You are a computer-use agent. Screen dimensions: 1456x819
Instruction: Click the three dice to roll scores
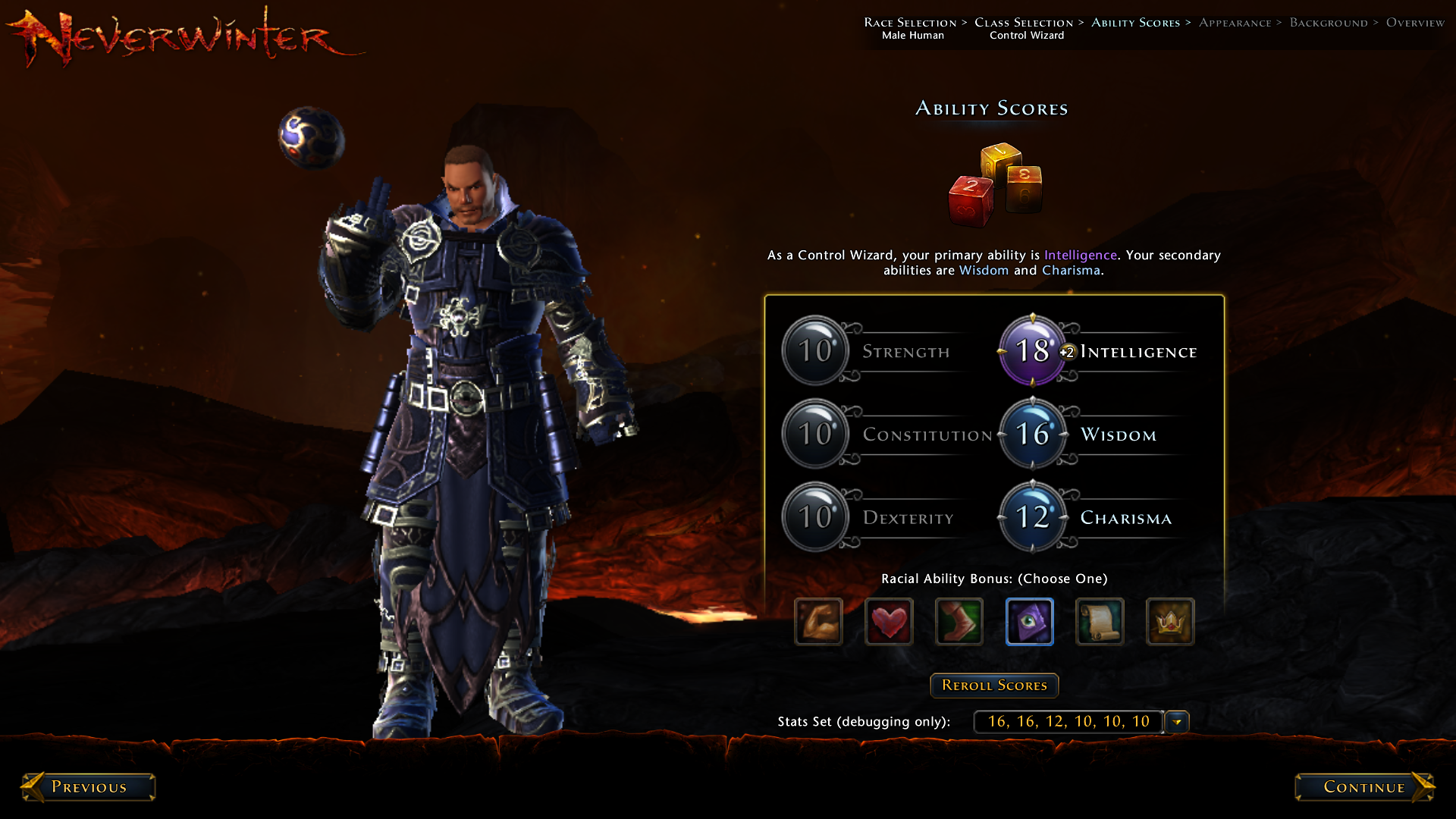coord(995,184)
